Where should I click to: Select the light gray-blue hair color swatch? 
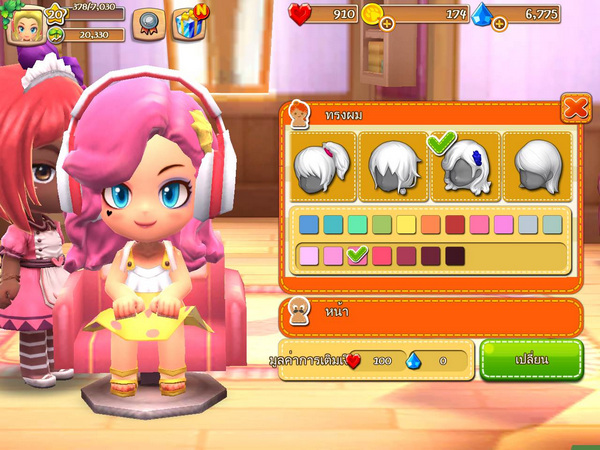(528, 225)
